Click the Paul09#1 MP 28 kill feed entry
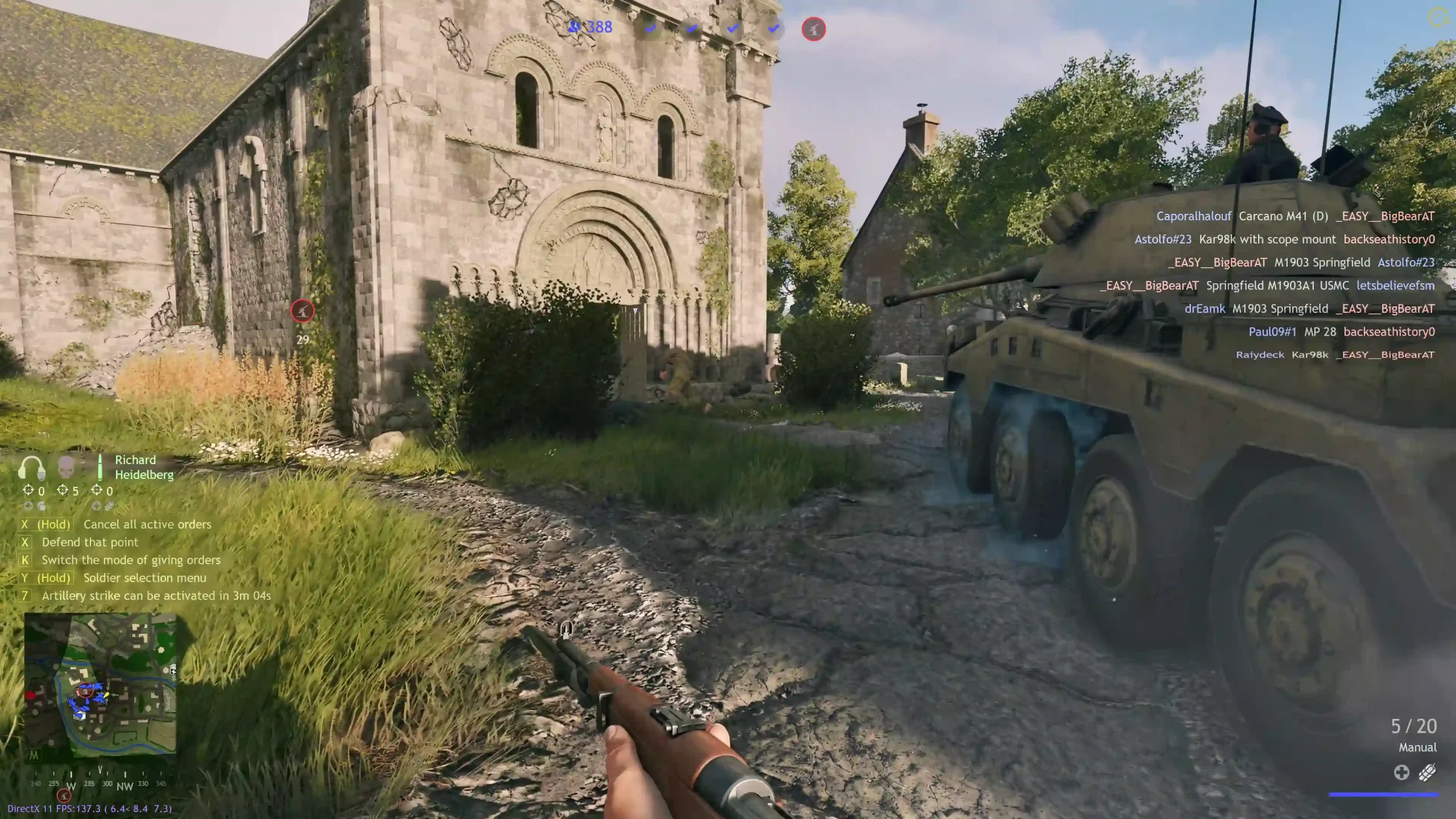This screenshot has width=1456, height=819. pos(1341,332)
